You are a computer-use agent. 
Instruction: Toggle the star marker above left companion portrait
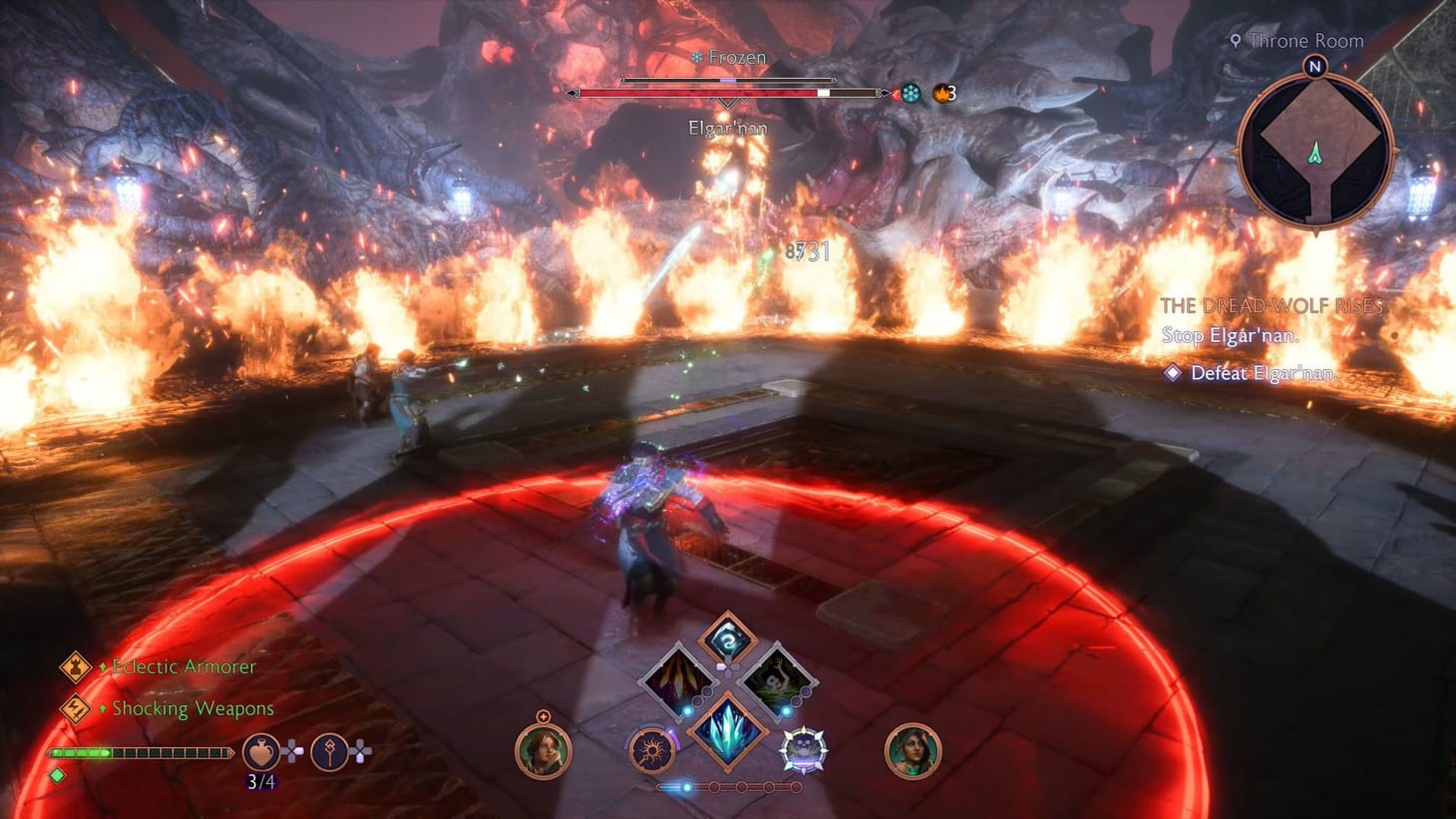tap(545, 716)
